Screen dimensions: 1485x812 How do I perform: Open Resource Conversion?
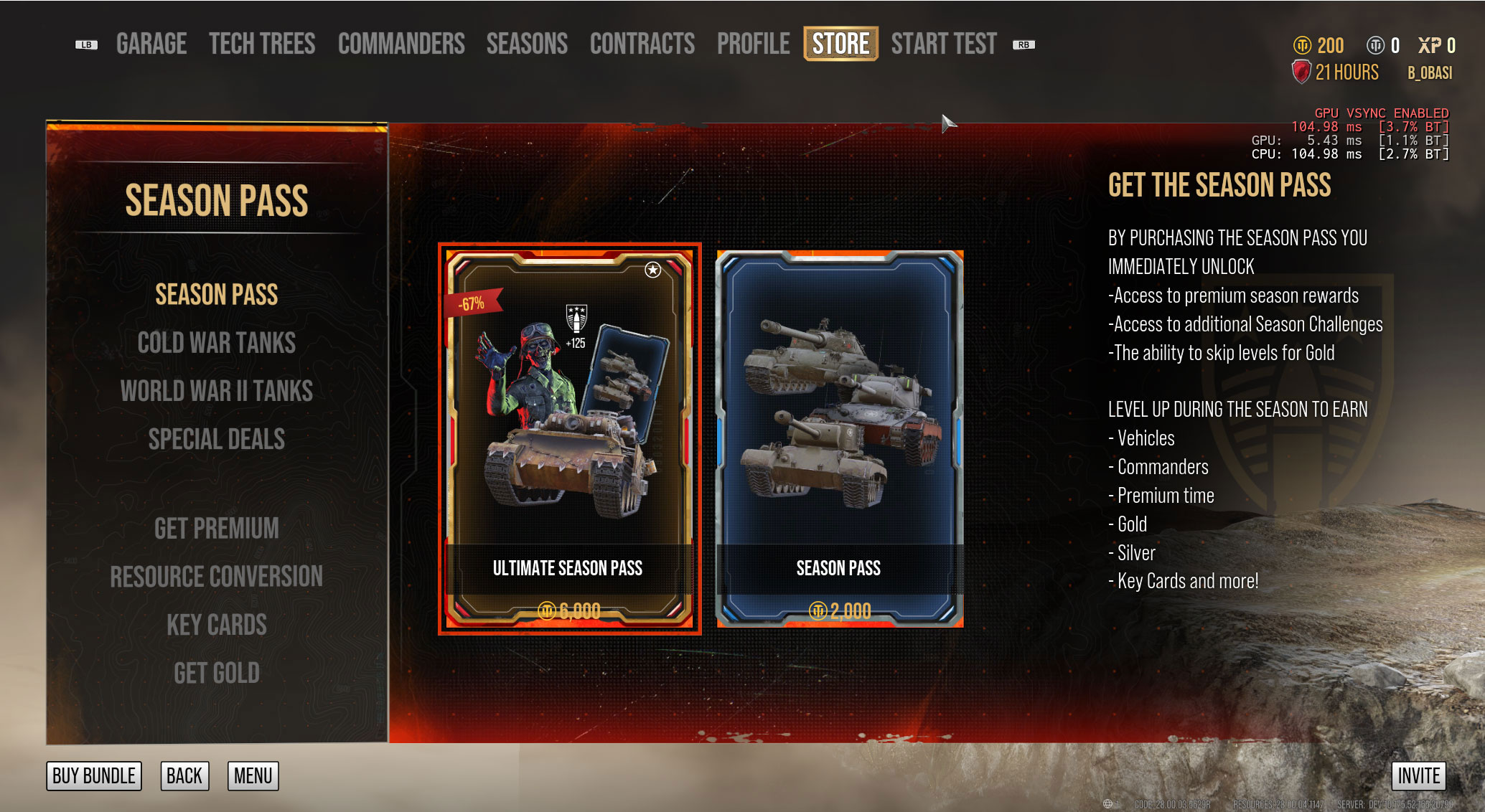tap(217, 577)
